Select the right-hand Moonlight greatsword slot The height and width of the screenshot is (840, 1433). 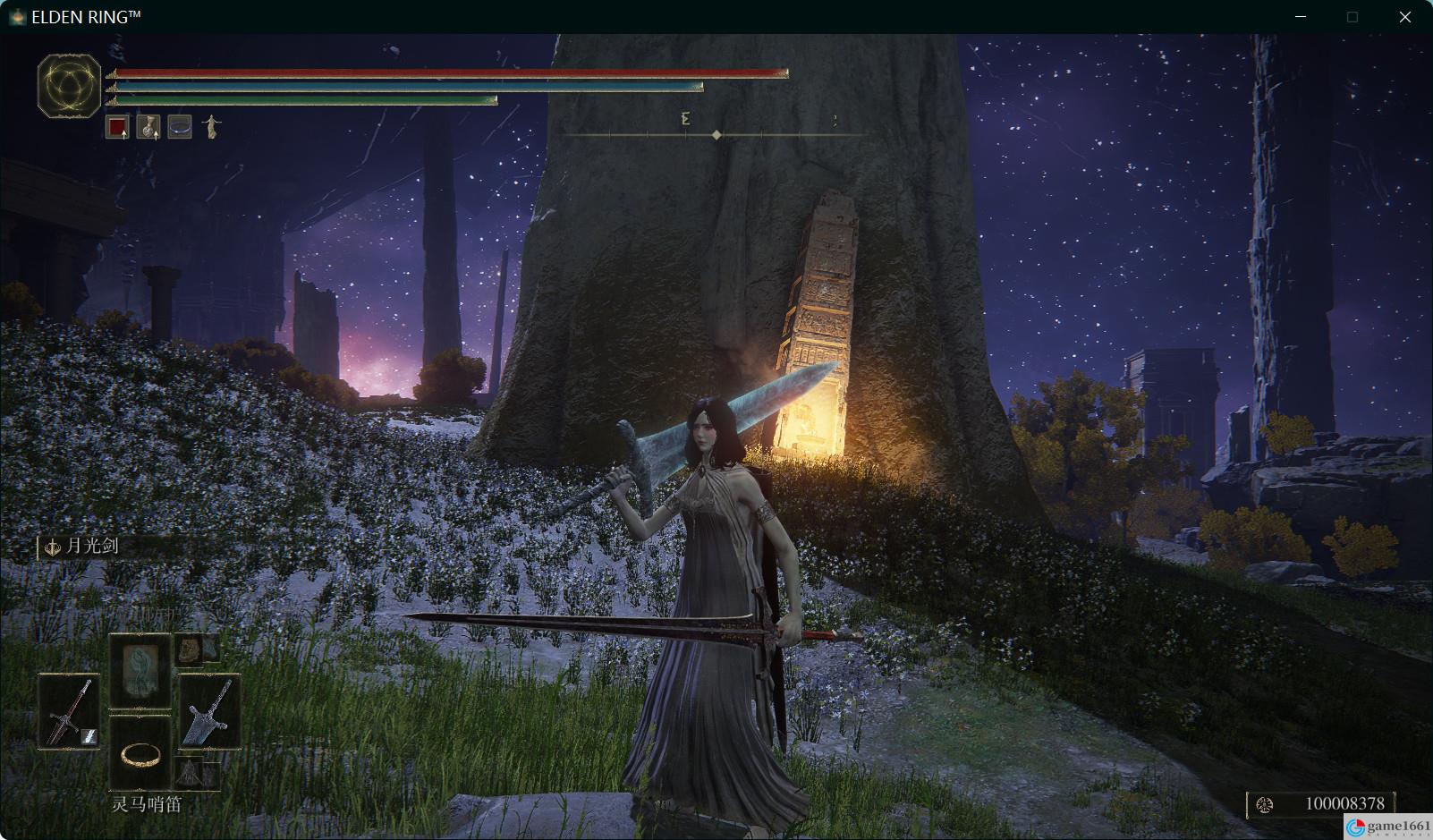209,711
